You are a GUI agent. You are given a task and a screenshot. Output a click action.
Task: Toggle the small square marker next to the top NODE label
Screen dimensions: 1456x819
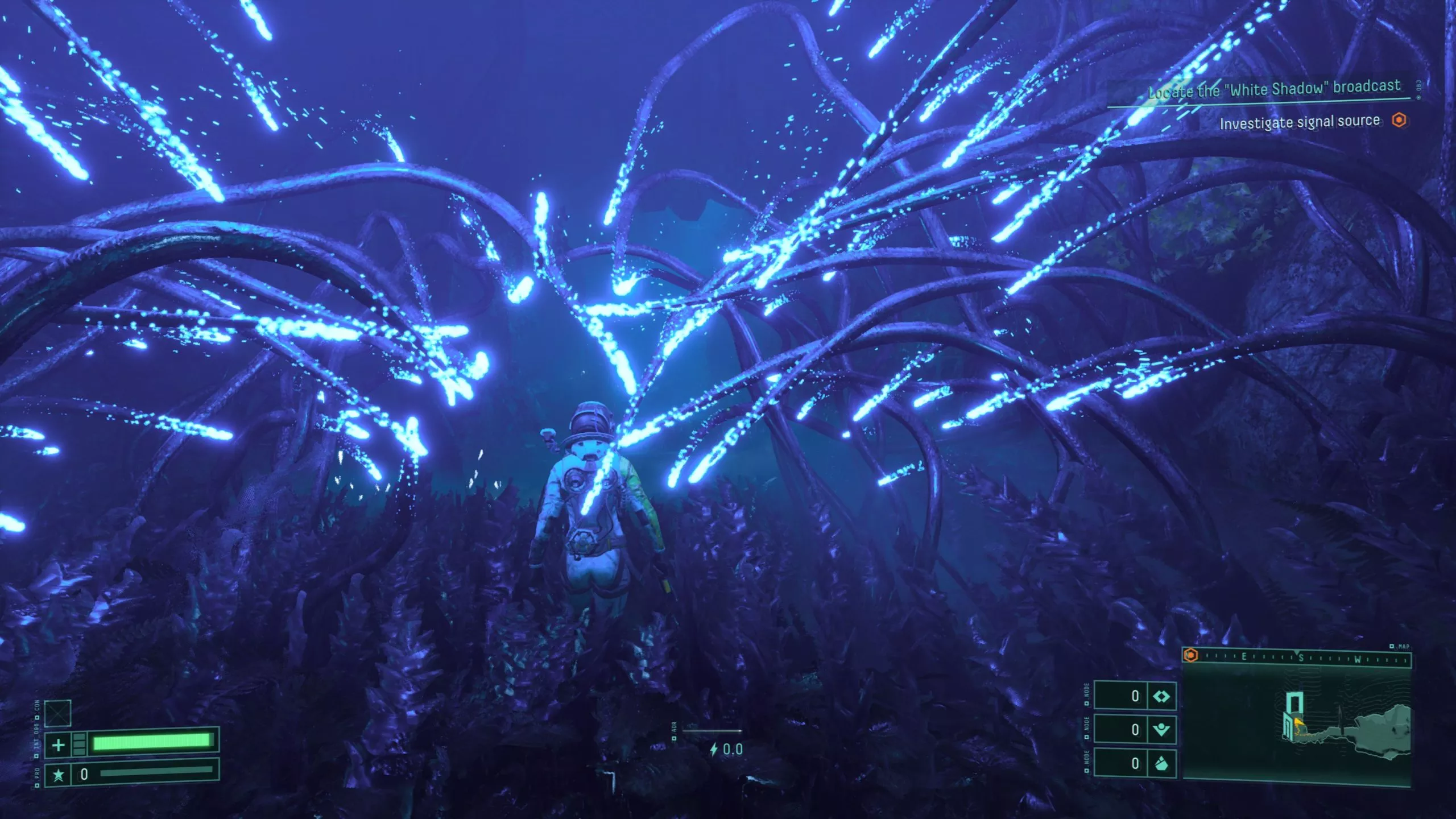coord(1086,703)
